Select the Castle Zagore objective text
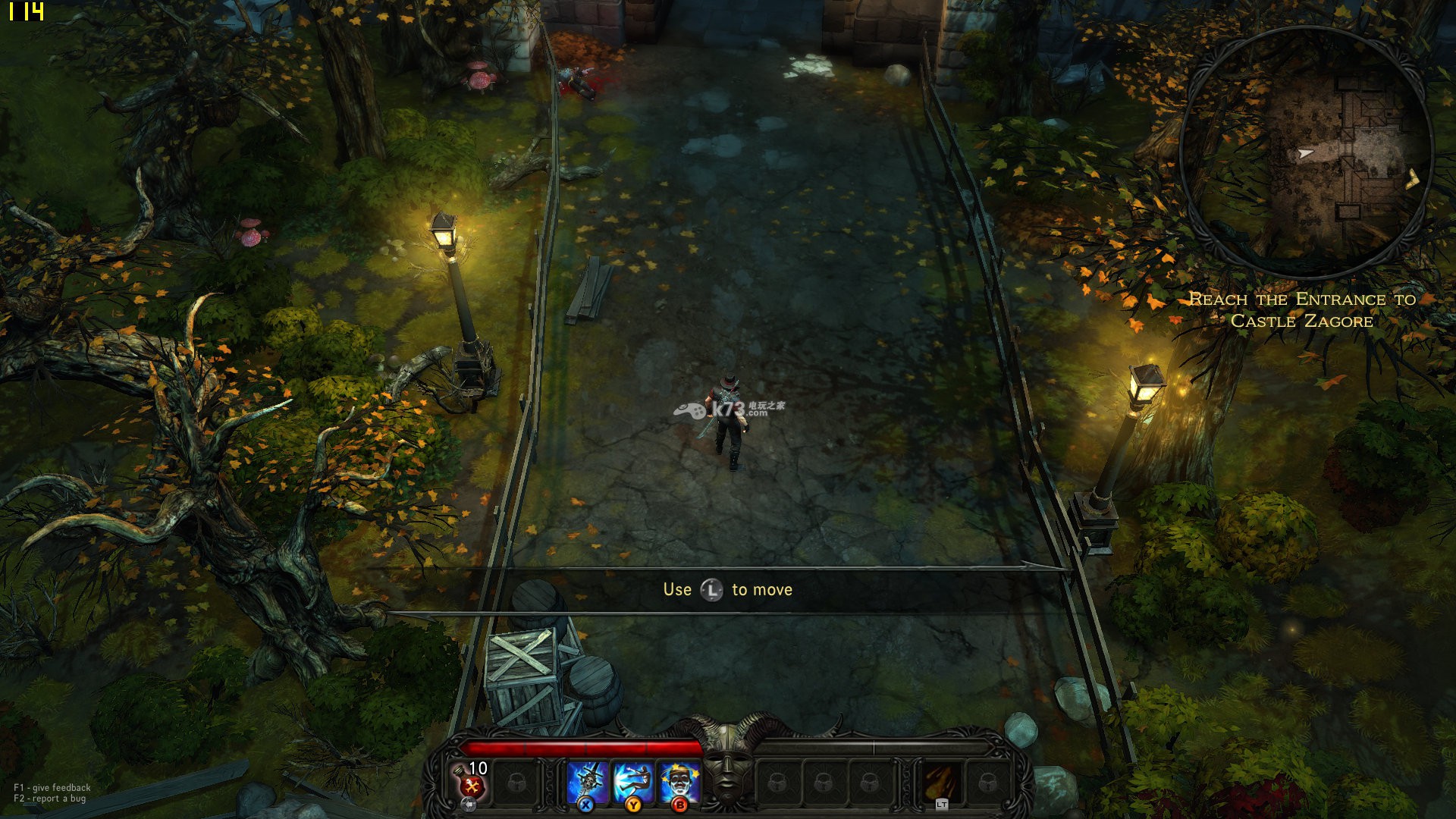 click(x=1302, y=309)
